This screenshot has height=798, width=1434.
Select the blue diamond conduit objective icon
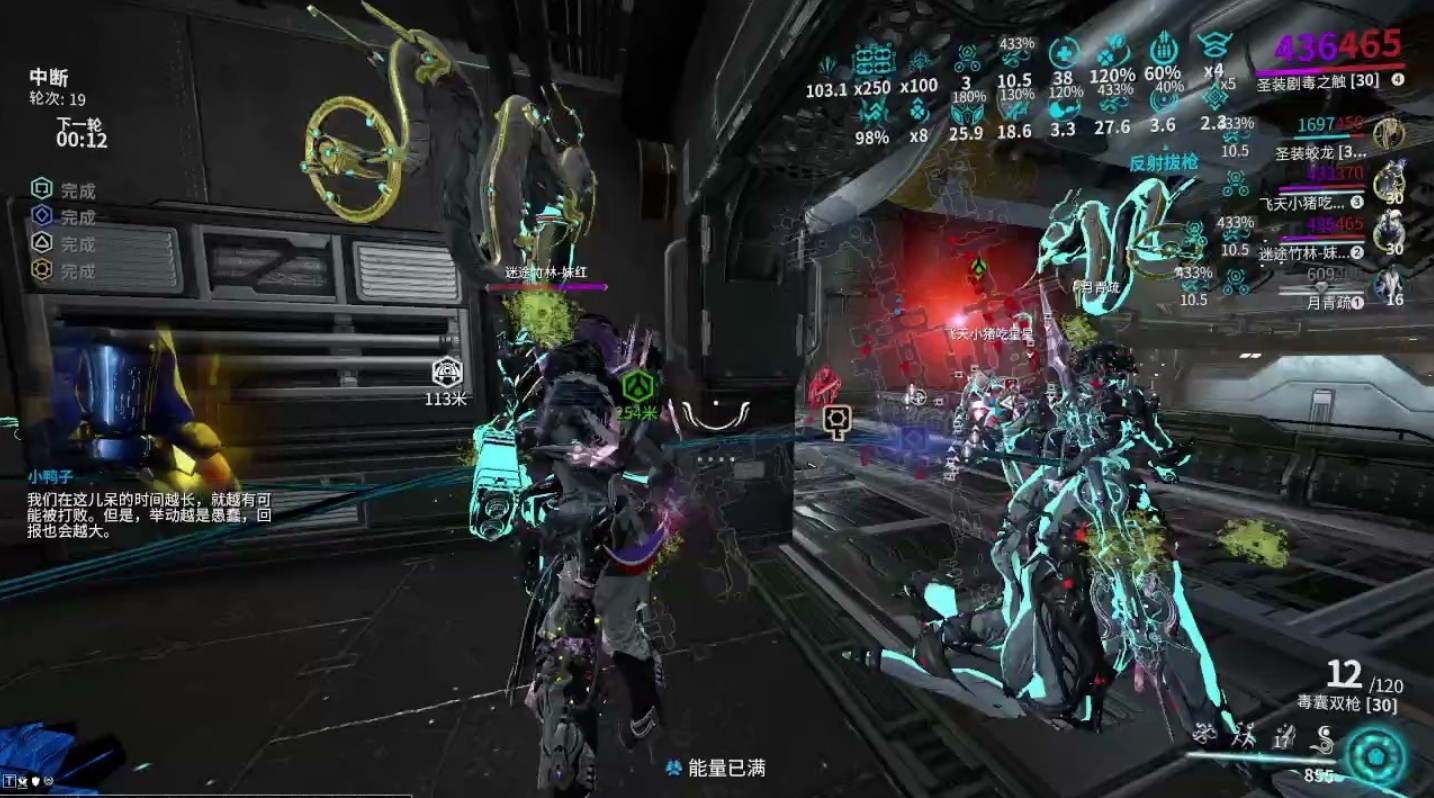[41, 216]
